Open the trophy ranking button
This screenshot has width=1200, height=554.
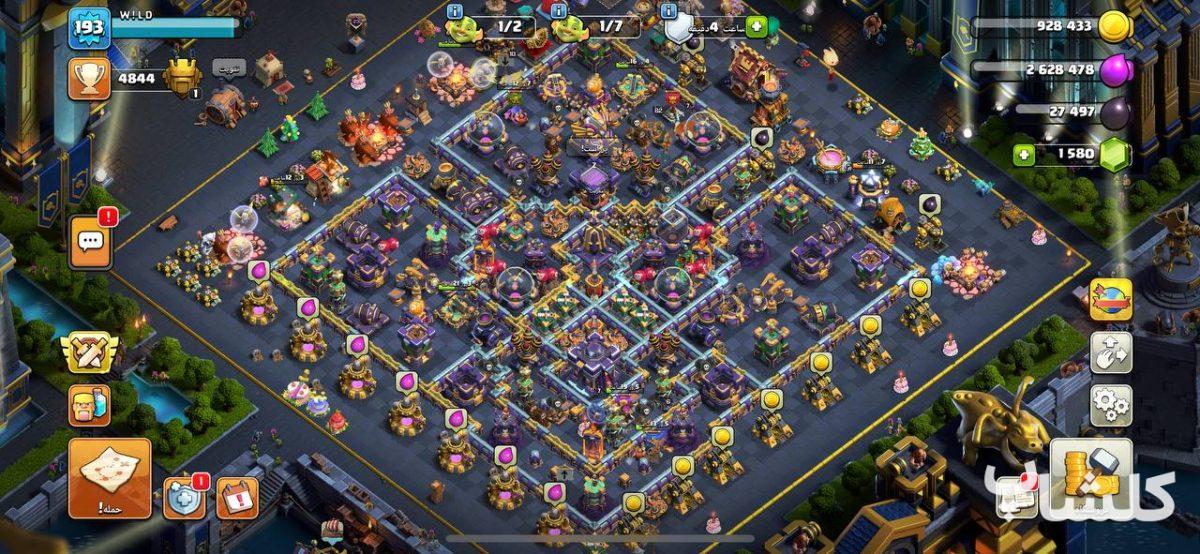[x=89, y=77]
